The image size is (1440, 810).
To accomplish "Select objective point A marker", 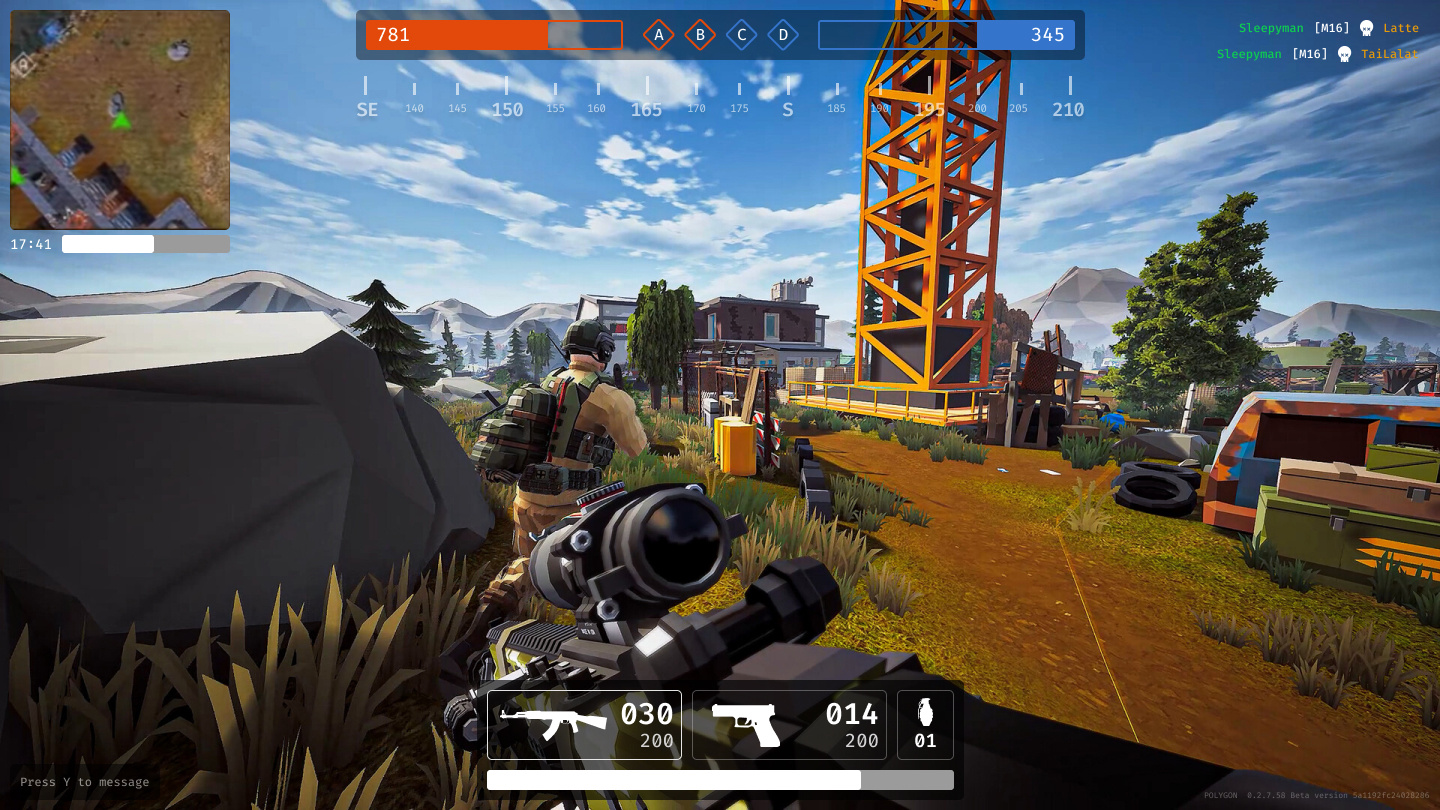I will (x=658, y=34).
